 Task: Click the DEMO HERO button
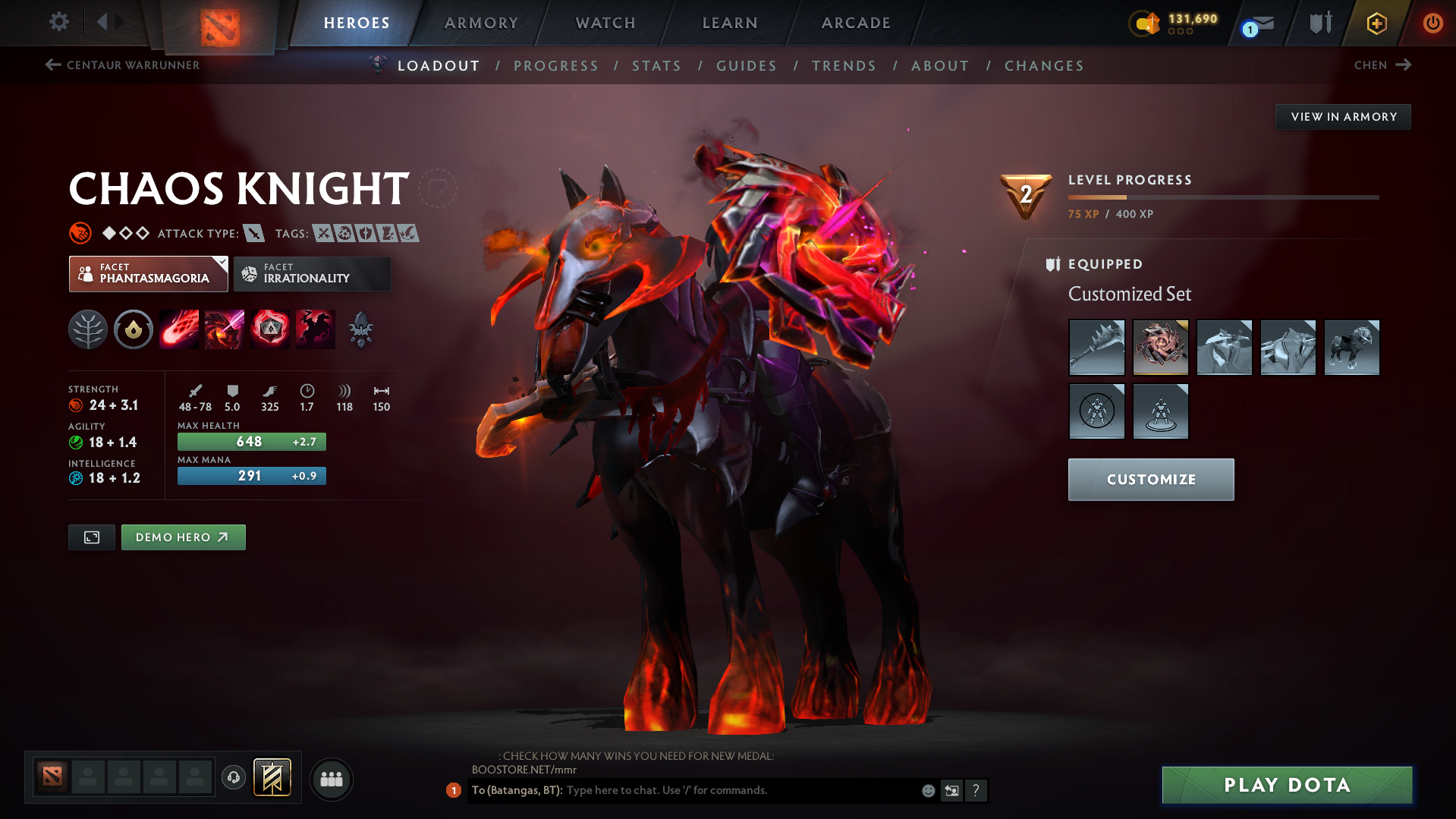coord(183,537)
